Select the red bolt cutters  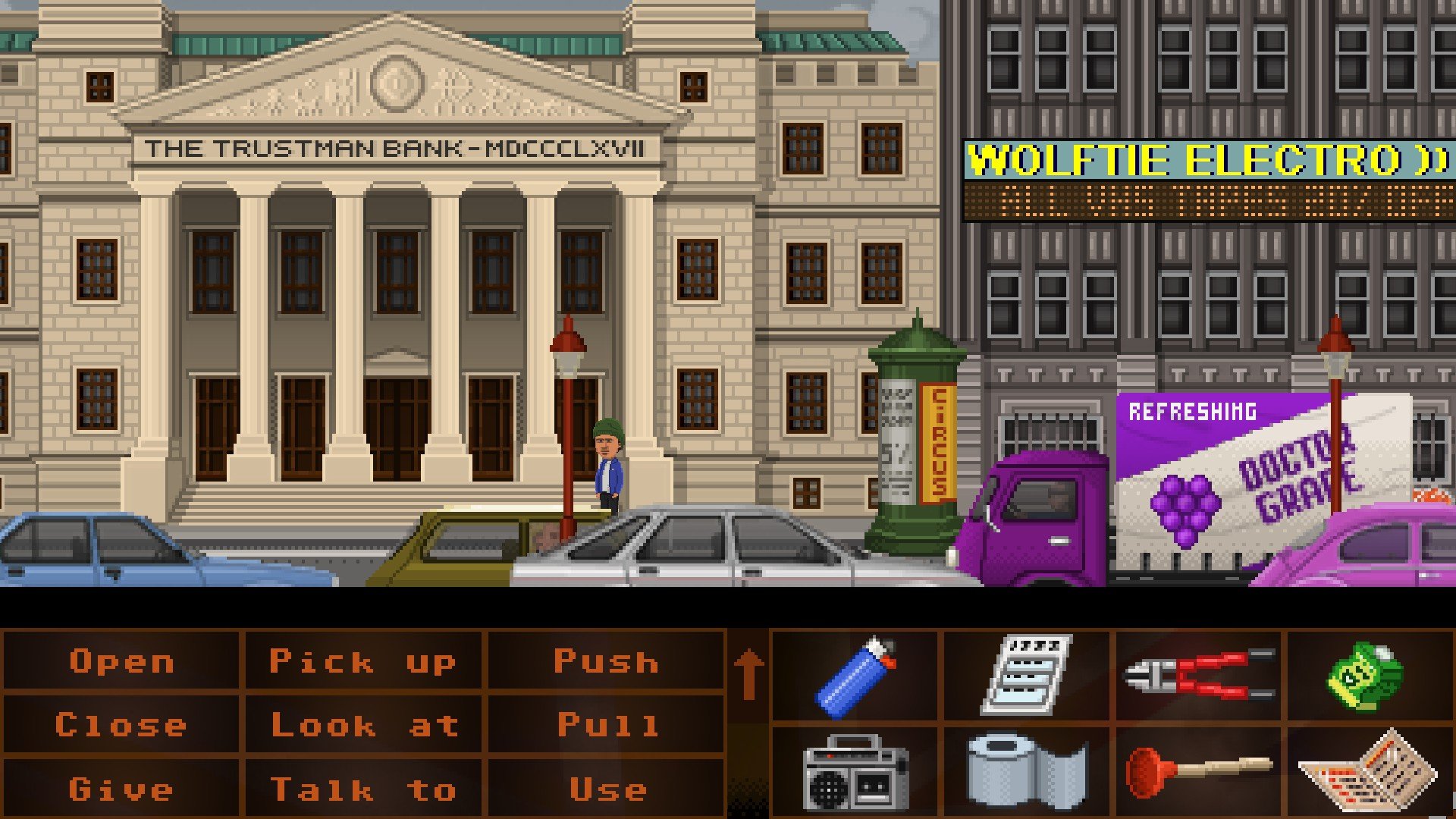[x=1198, y=675]
